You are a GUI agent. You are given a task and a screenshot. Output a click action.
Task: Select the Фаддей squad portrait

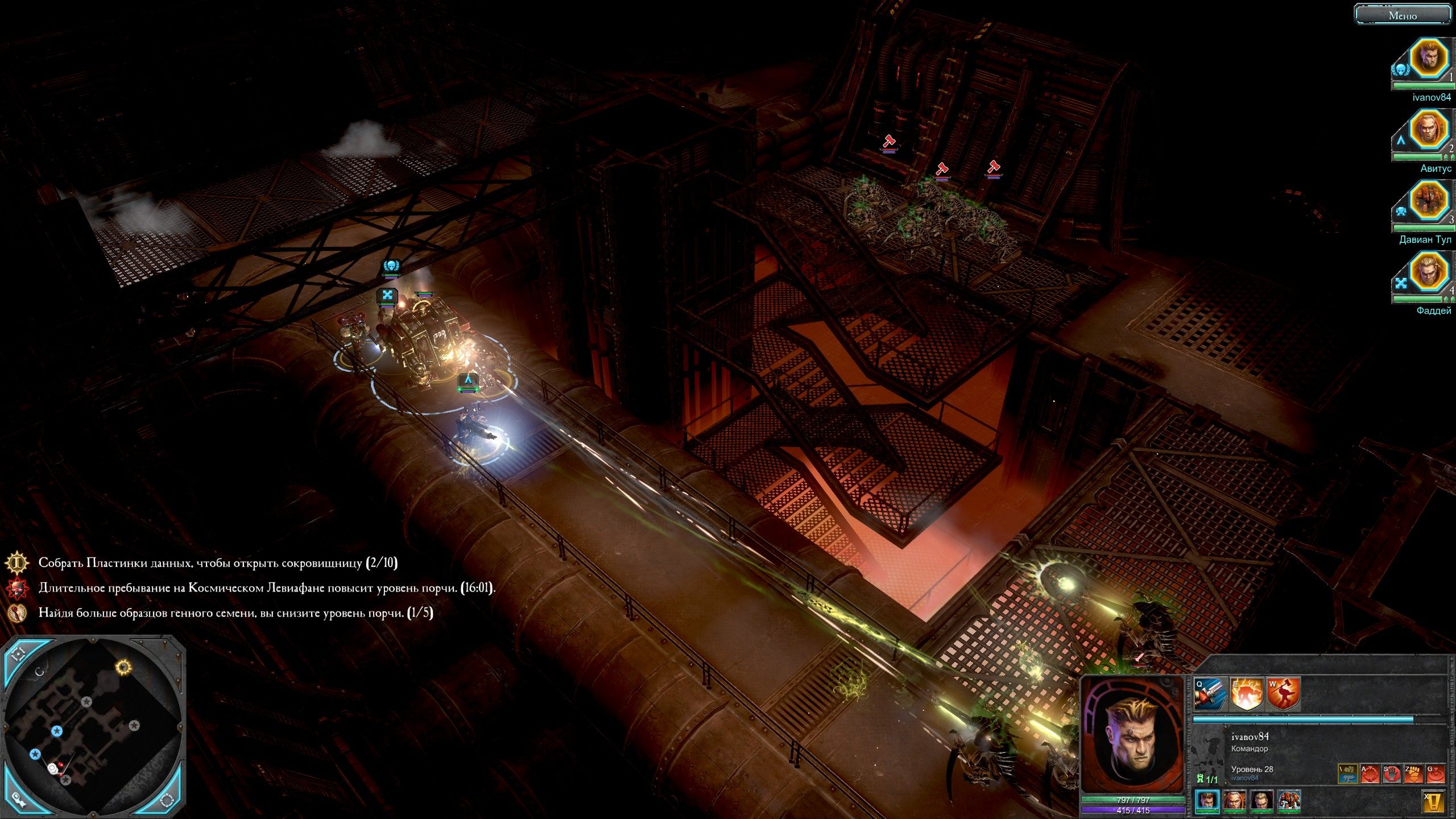pos(1428,272)
